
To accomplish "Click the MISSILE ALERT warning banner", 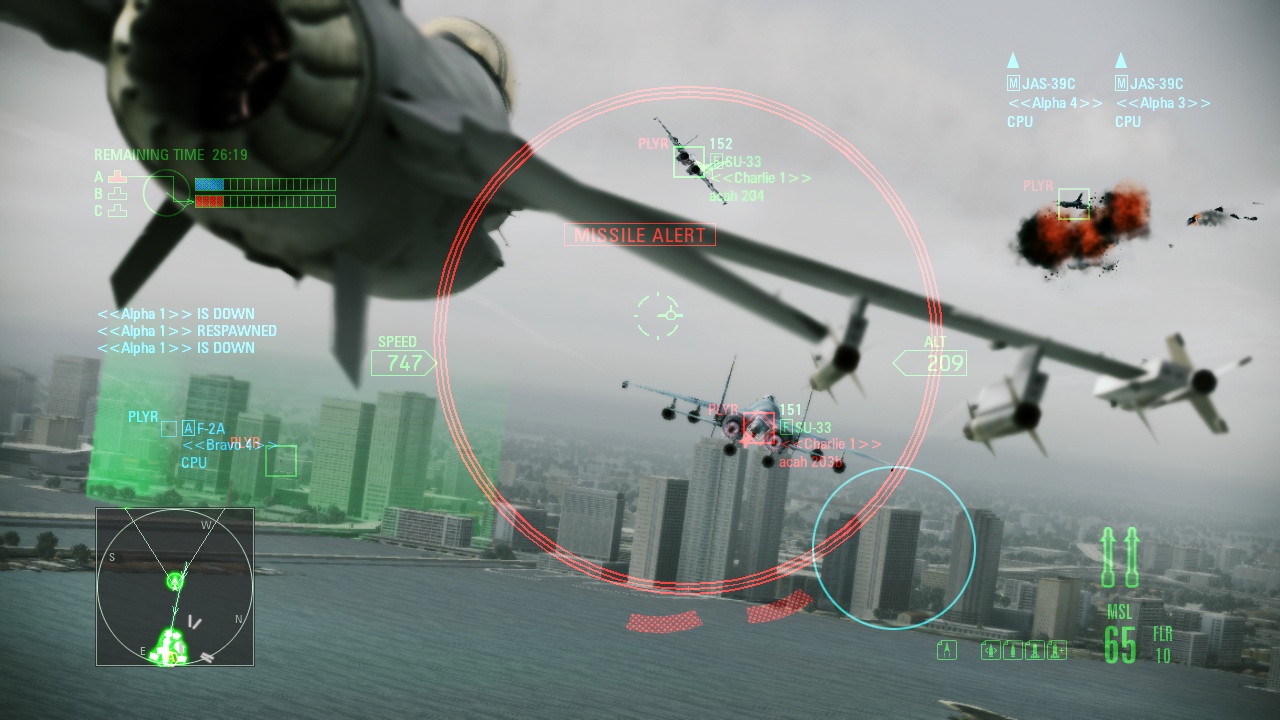I will coord(639,234).
